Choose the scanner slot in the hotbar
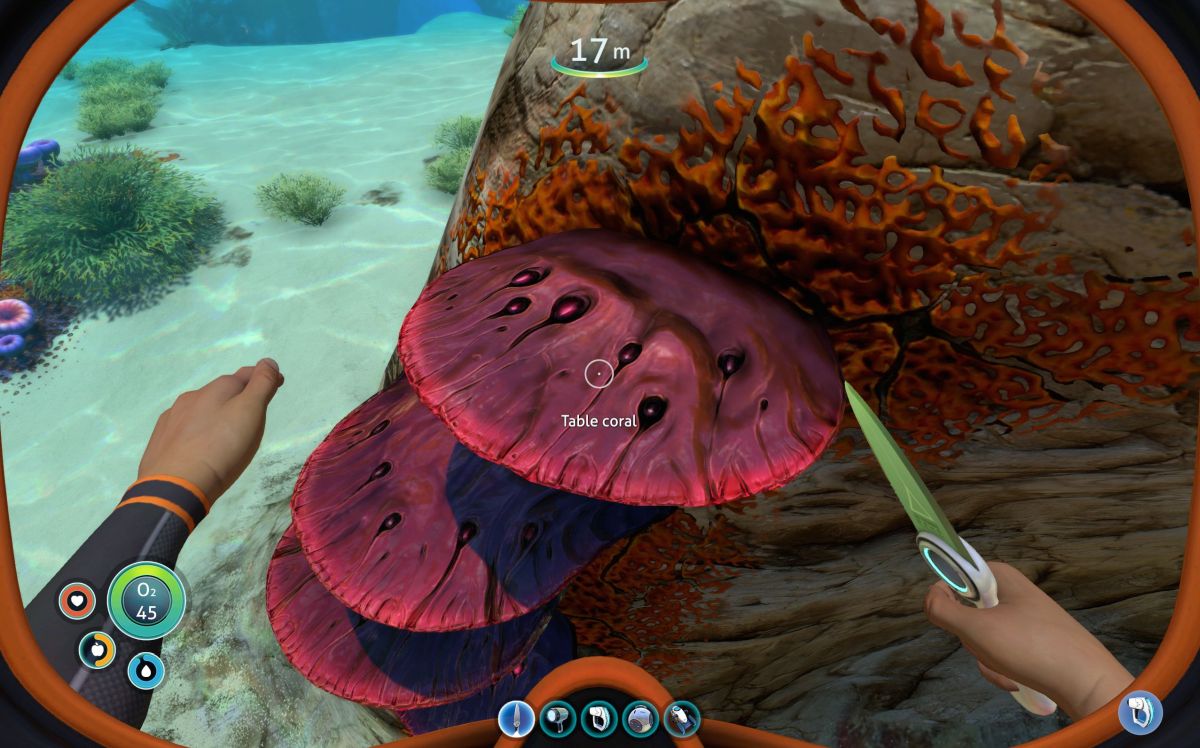The height and width of the screenshot is (748, 1200). (x=599, y=719)
